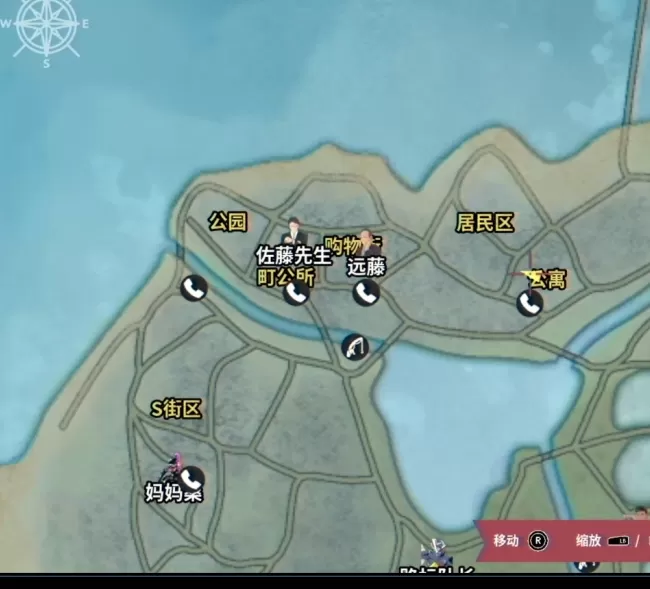
Task: Select the phone marker beside the park
Action: (193, 288)
